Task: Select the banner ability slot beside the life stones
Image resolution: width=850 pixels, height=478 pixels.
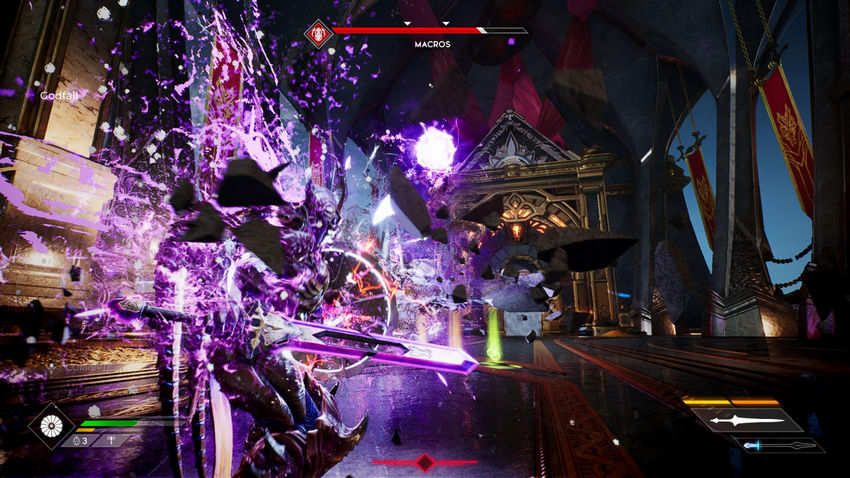Action: pos(112,440)
